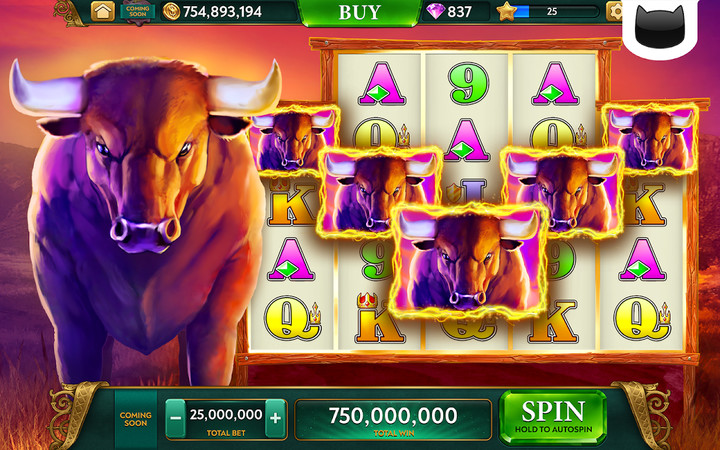The image size is (720, 450).
Task: Tap the purple gem currency icon
Action: click(436, 12)
